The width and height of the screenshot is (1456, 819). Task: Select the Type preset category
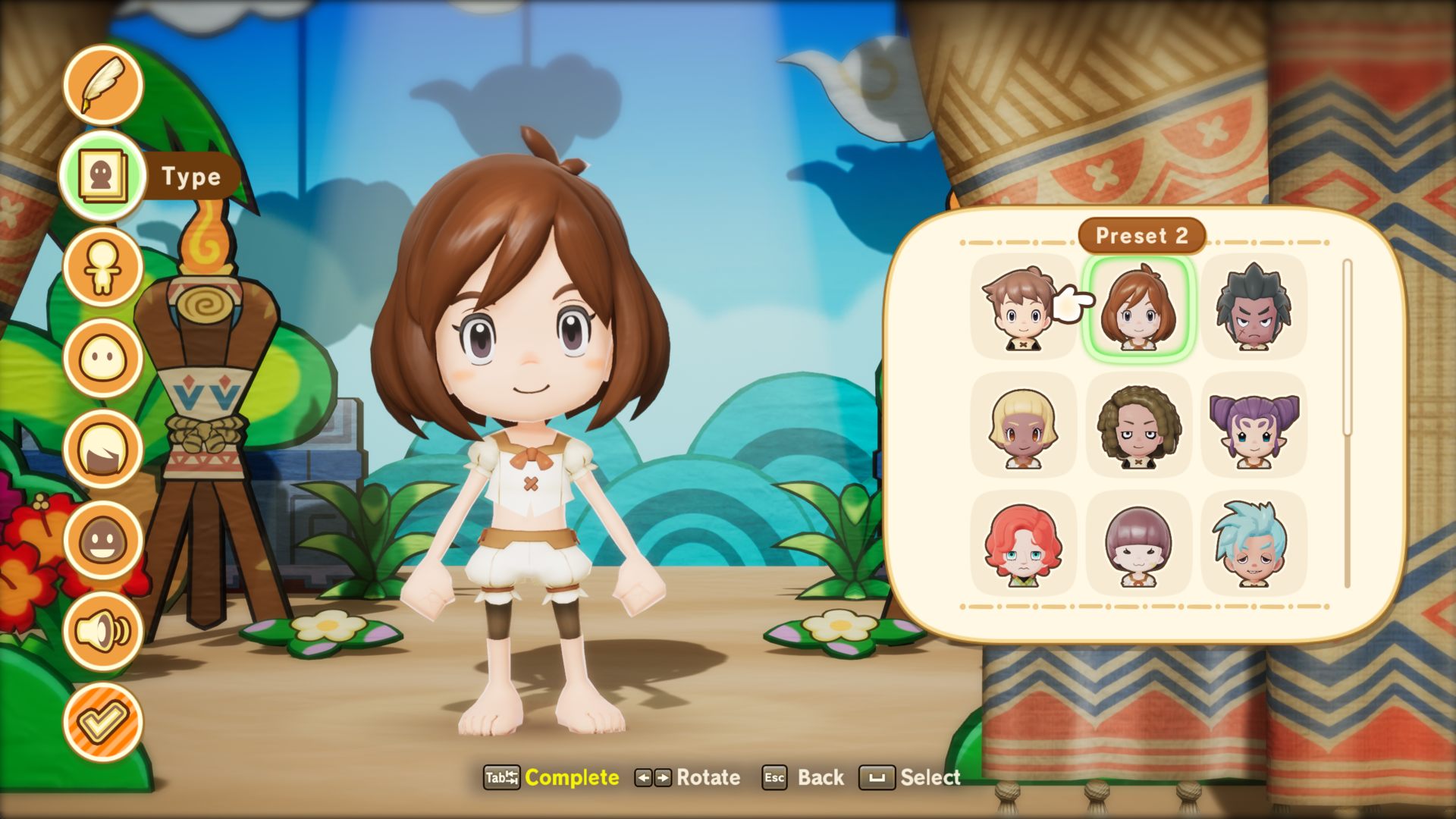103,176
